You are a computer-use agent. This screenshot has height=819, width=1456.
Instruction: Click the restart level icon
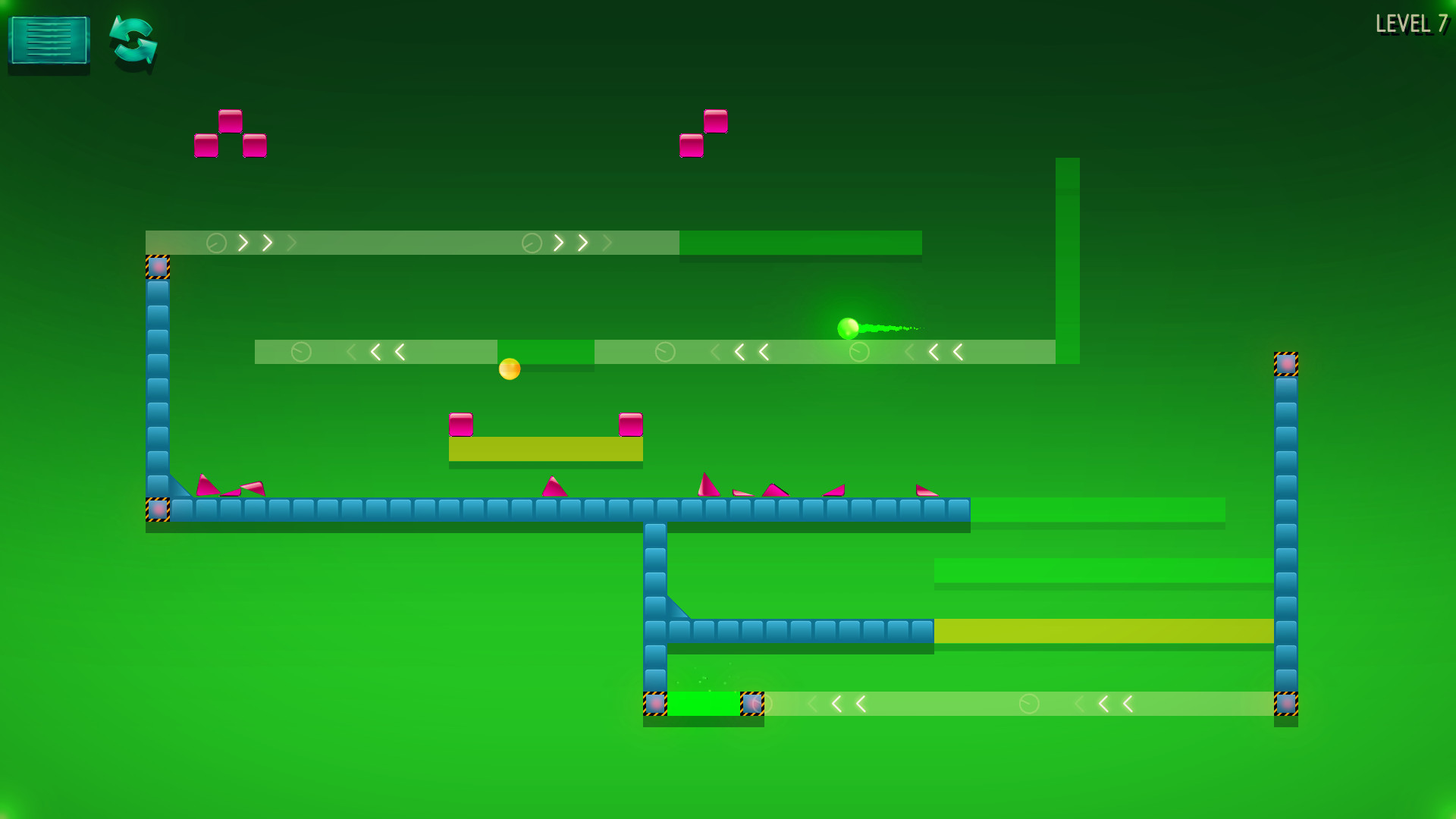point(133,44)
